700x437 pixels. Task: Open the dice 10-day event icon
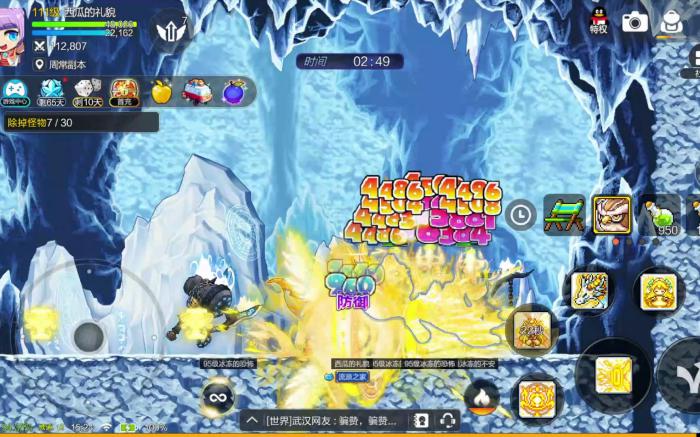(x=89, y=92)
